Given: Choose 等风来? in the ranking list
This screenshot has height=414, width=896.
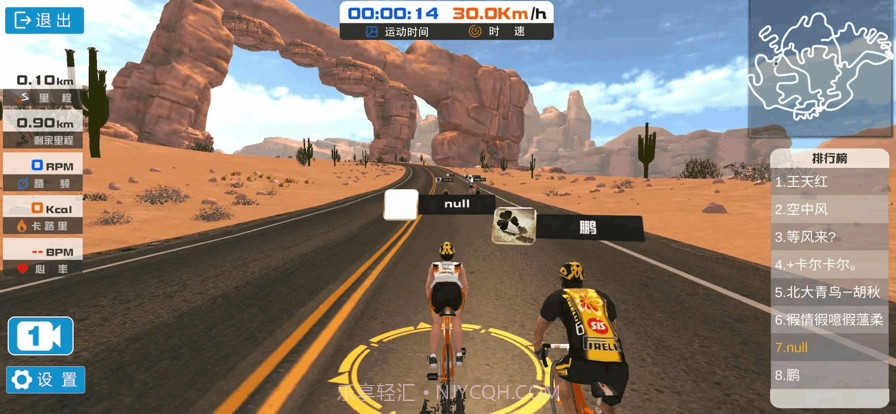Looking at the screenshot, I should click(829, 237).
